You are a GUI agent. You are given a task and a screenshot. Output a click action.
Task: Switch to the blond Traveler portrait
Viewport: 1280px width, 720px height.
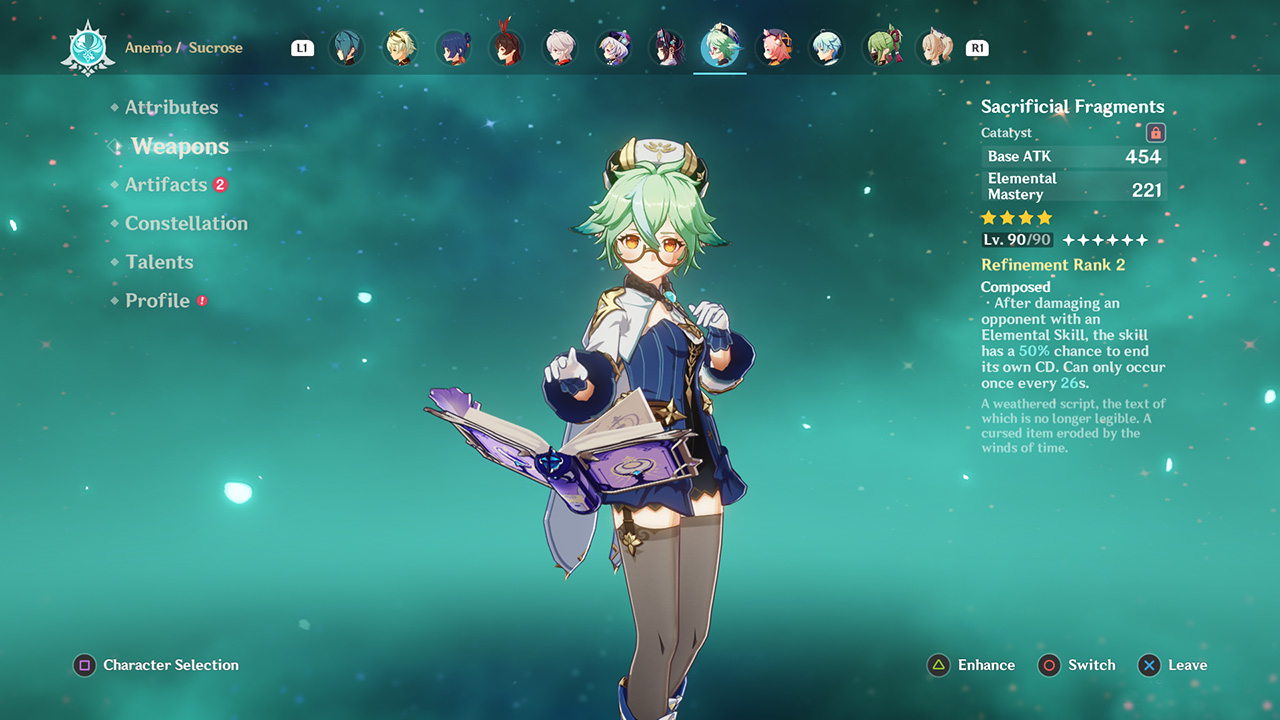point(400,47)
